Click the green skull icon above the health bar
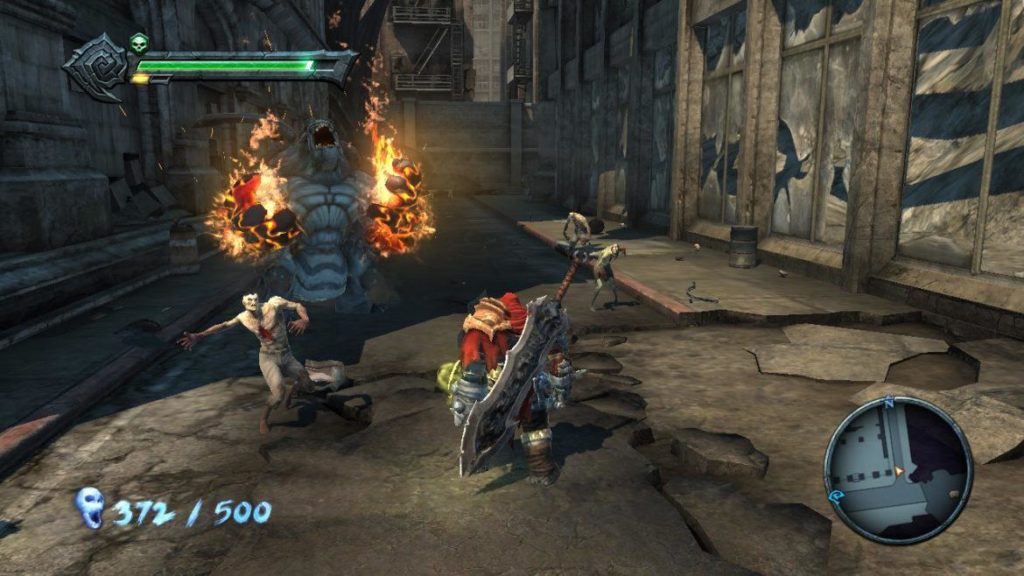Image resolution: width=1024 pixels, height=576 pixels. (139, 43)
